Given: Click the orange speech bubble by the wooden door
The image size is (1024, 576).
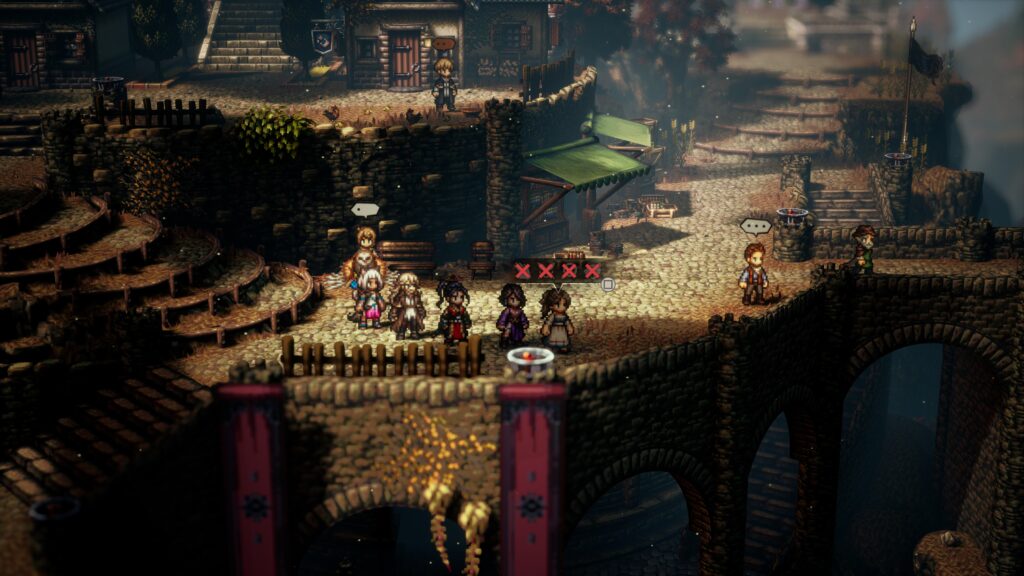Looking at the screenshot, I should [443, 44].
